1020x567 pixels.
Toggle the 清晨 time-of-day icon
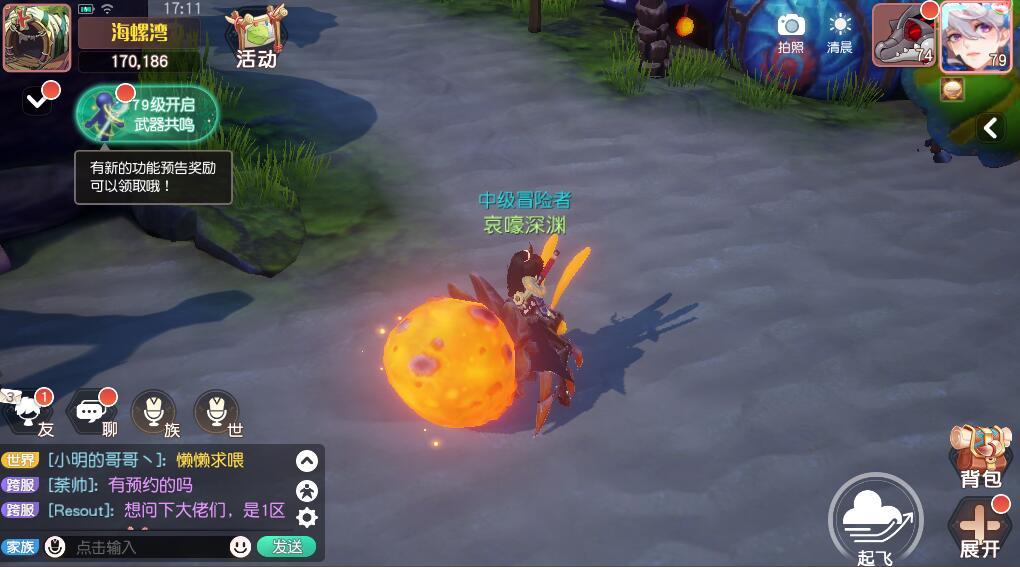pos(840,33)
